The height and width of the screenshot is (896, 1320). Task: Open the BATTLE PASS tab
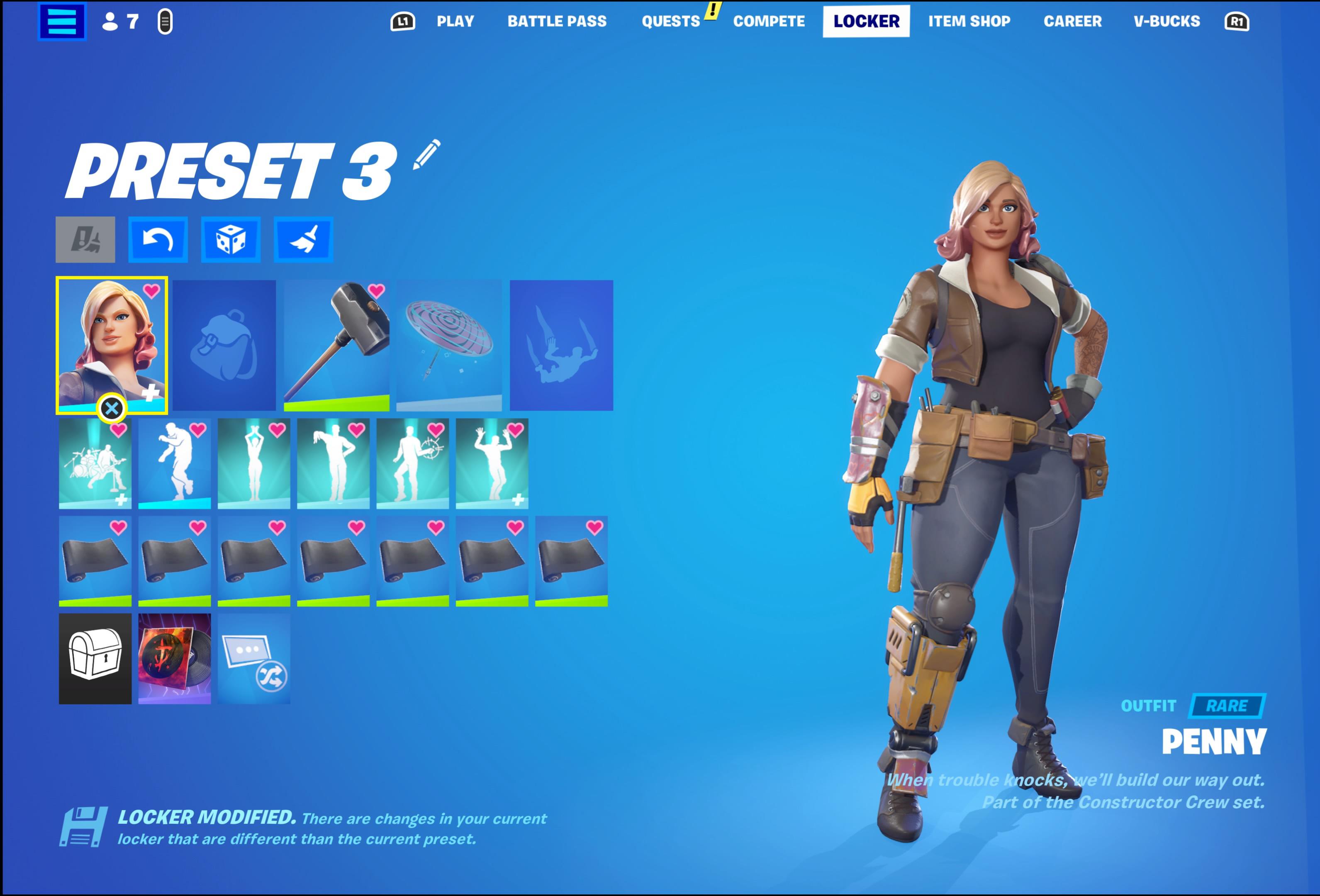(x=558, y=21)
